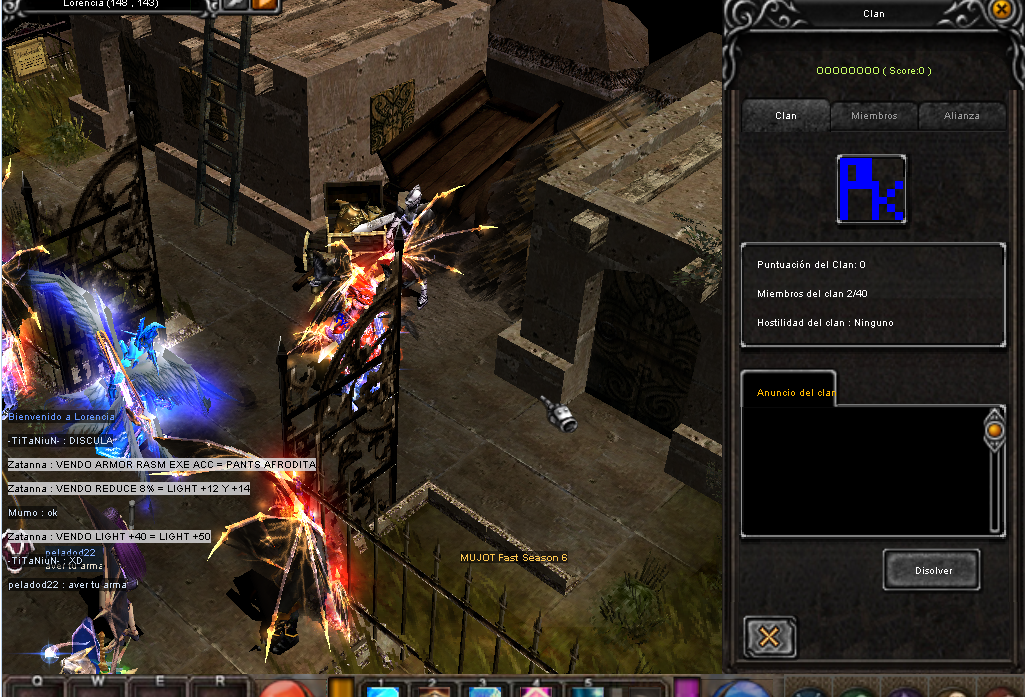Click the Disolver button
Viewport: 1025px width, 697px height.
tap(932, 570)
